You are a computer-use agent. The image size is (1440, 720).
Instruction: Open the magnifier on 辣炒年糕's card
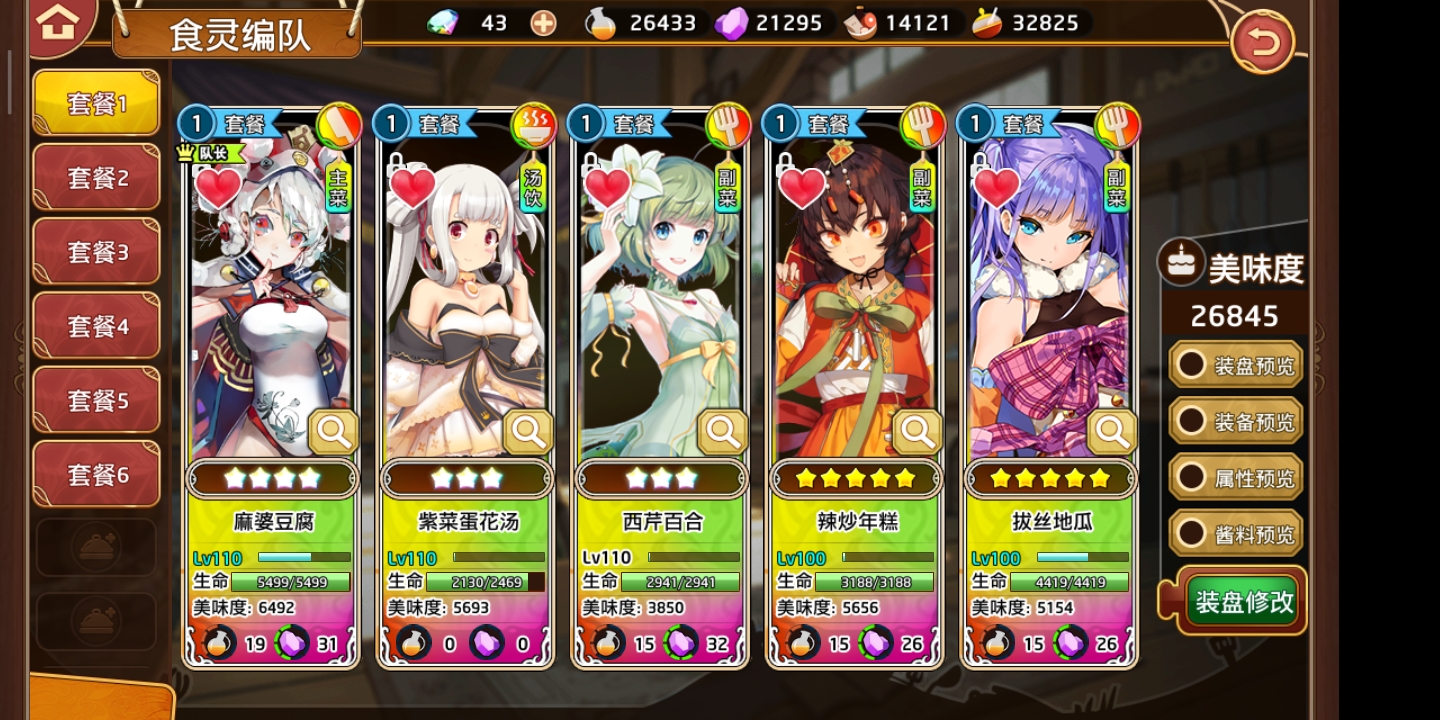(917, 432)
